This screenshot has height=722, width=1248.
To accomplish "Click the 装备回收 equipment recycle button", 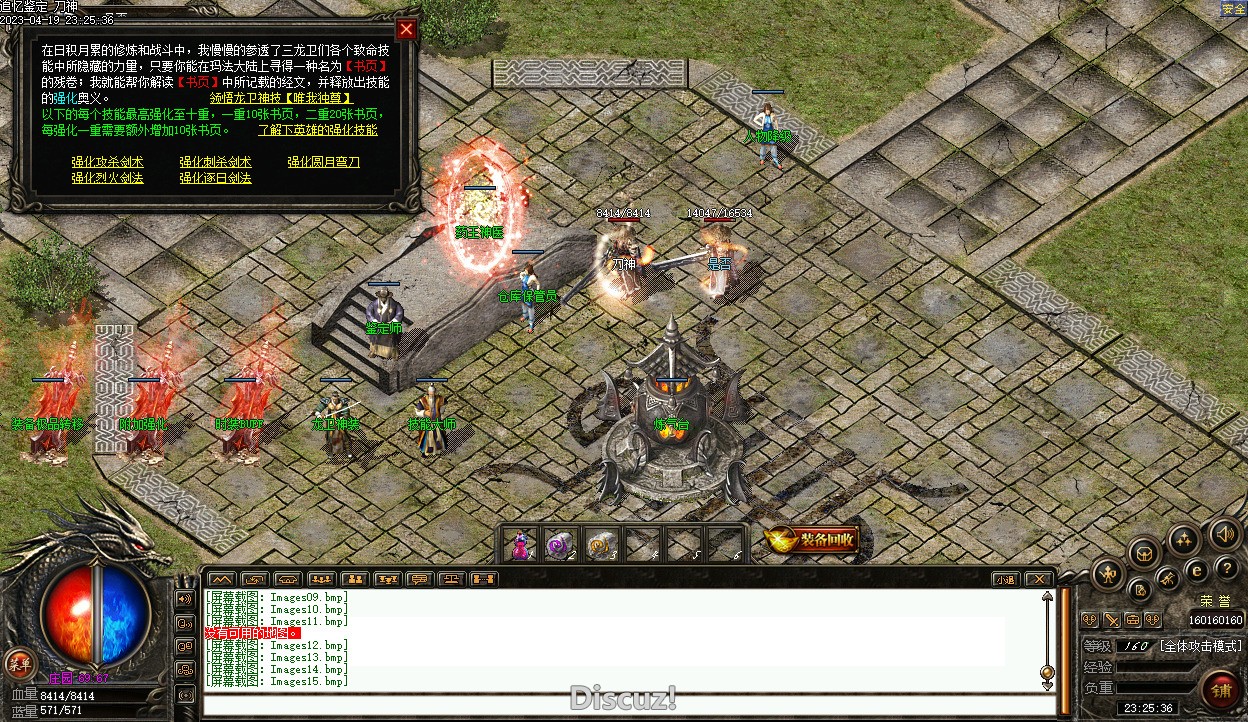I will tap(812, 540).
